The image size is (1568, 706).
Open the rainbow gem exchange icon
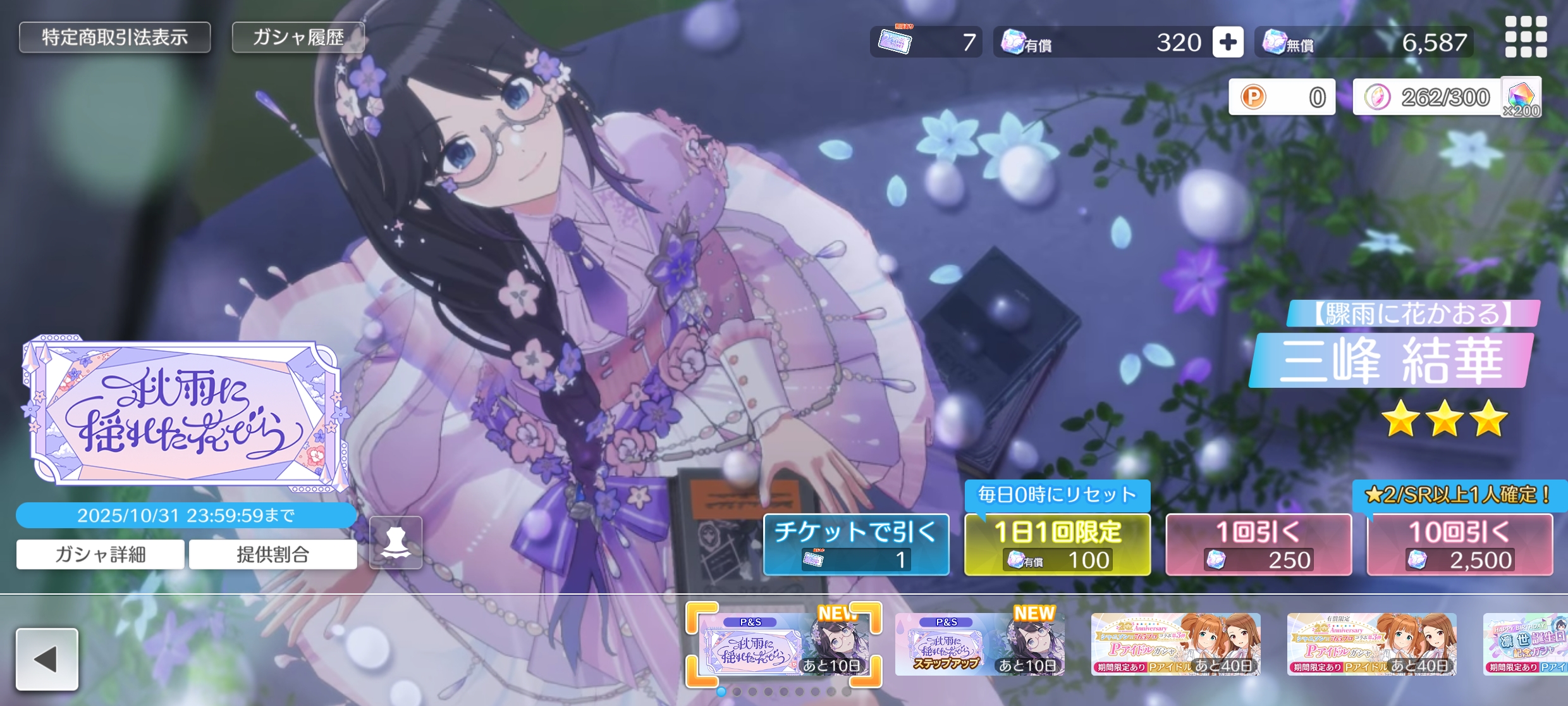coord(1521,97)
